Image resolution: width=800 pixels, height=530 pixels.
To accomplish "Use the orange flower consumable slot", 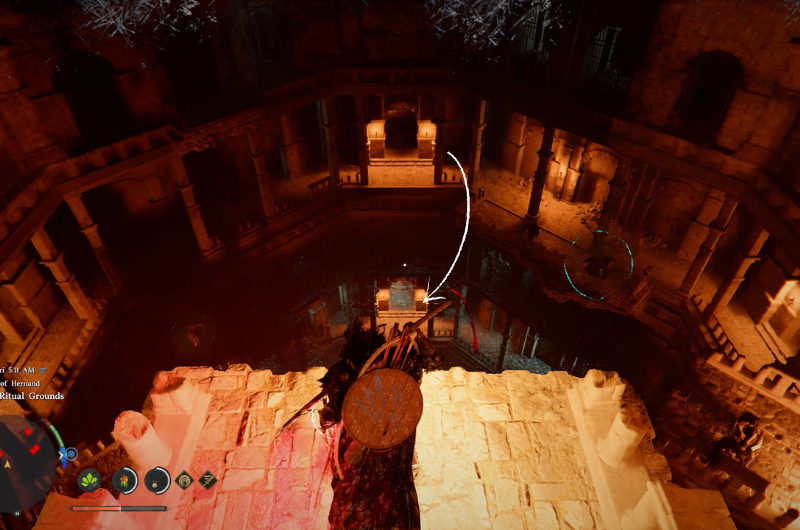I will [125, 480].
